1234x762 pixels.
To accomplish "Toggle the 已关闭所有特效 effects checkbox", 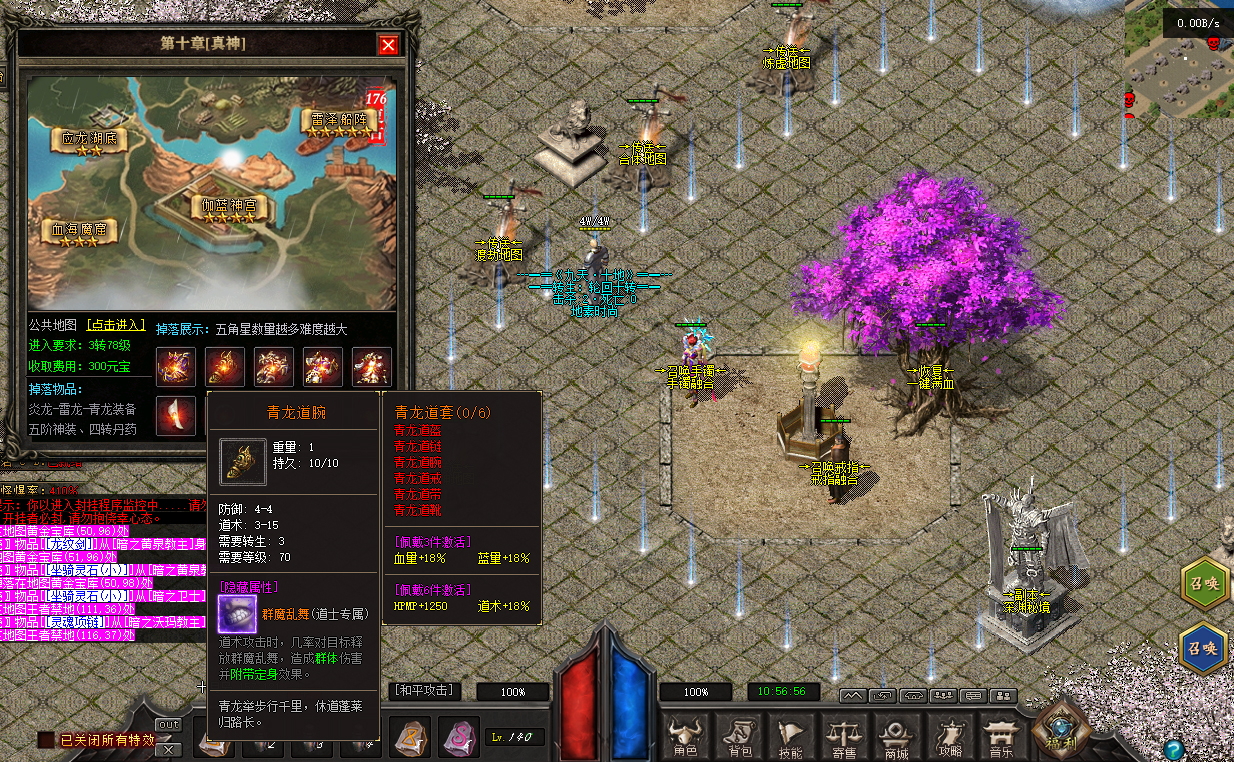I will [46, 740].
